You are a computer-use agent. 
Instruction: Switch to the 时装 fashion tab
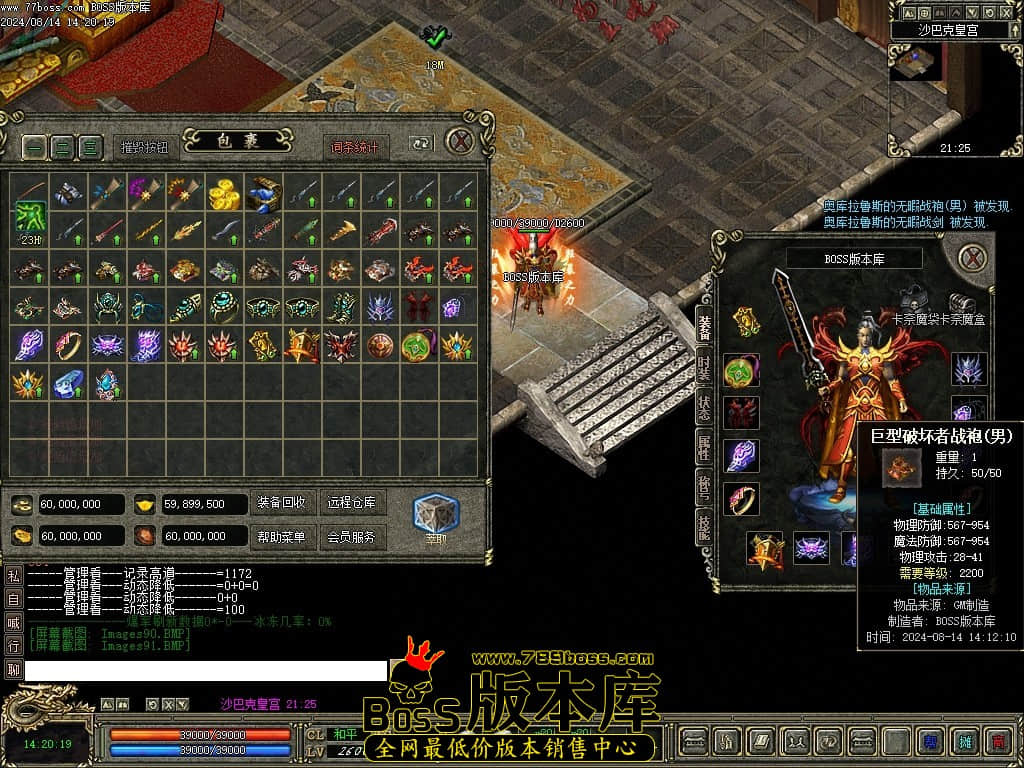[704, 367]
